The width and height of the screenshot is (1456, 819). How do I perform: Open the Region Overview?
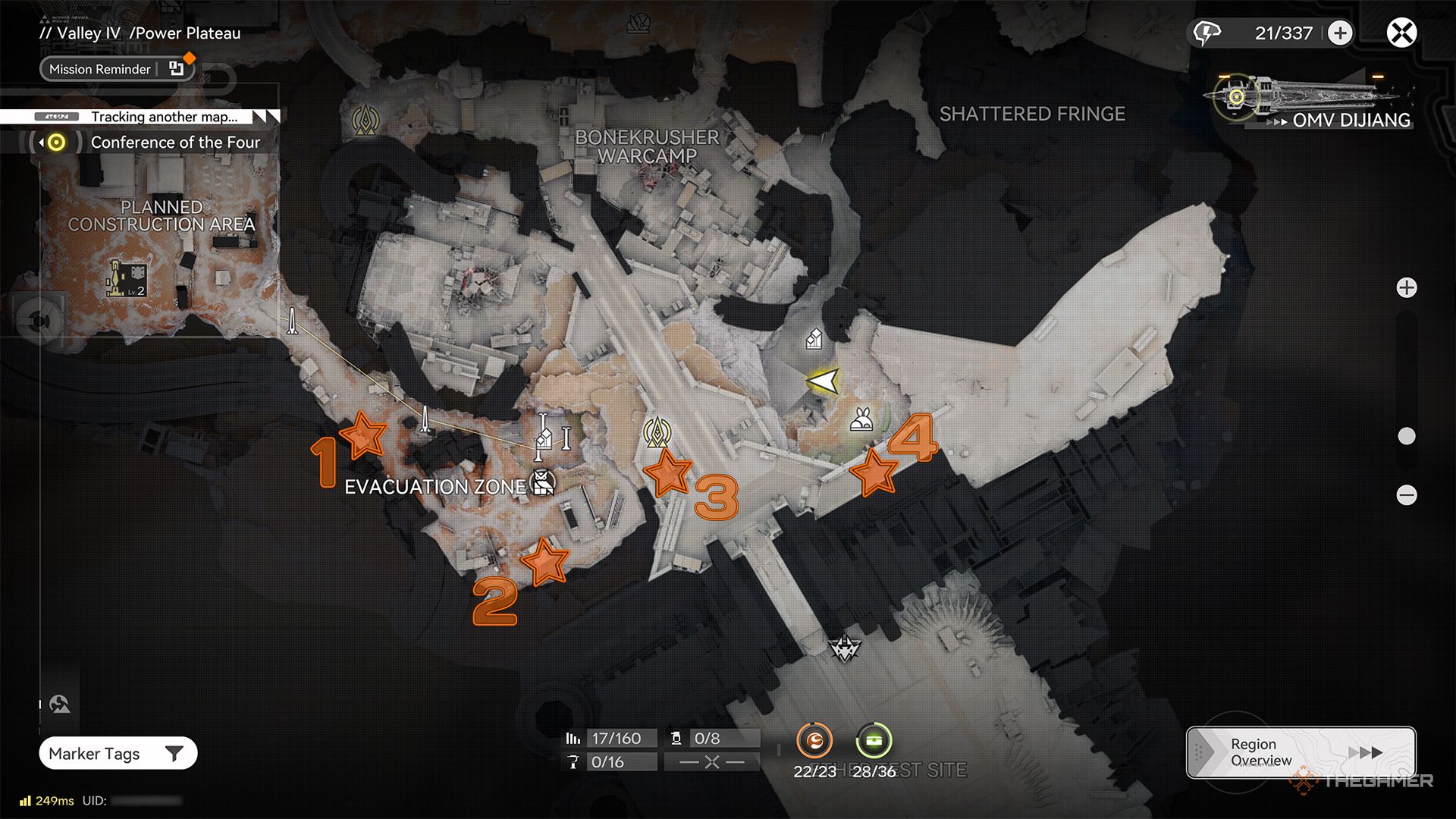point(1301,752)
